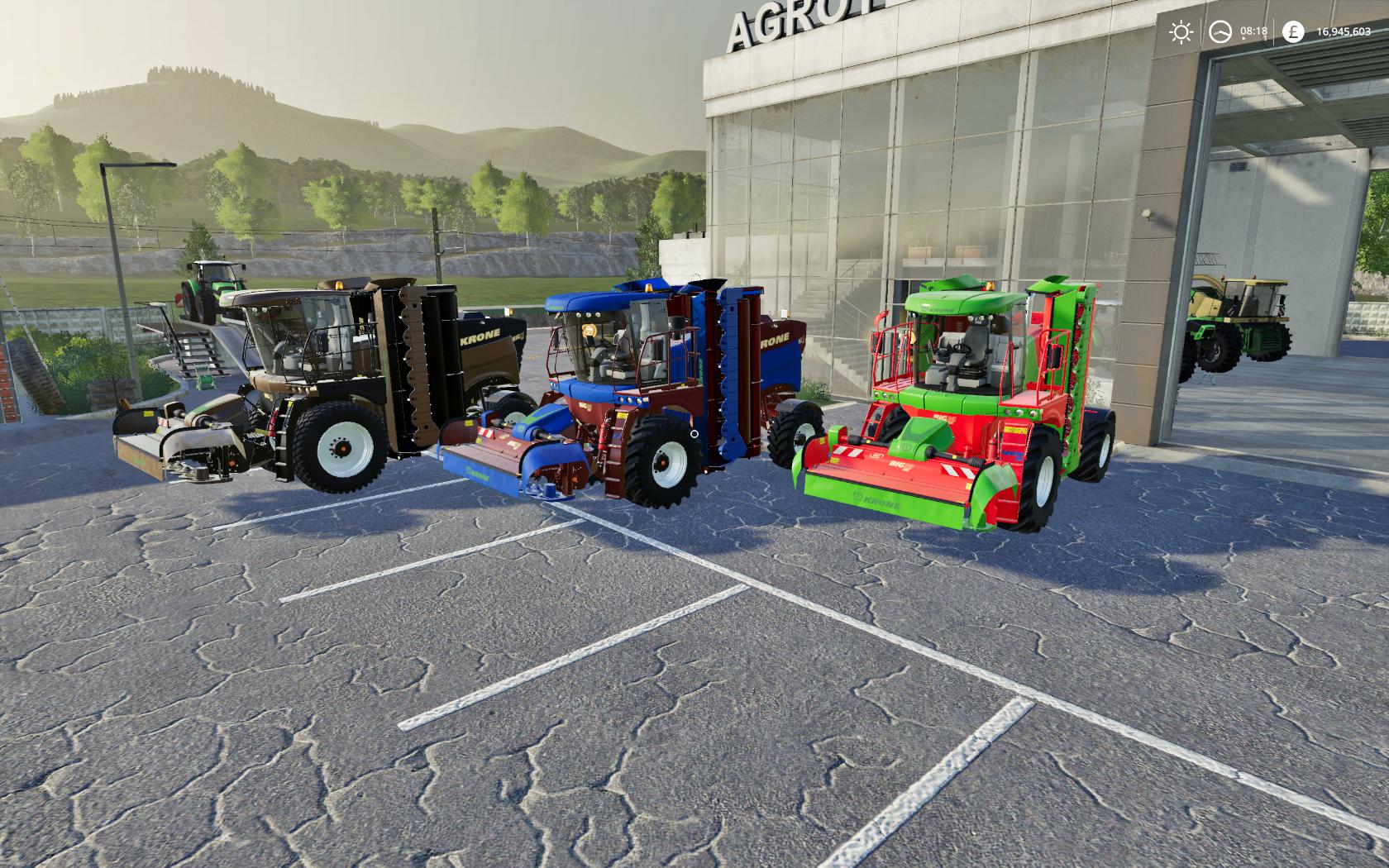
Task: Click the KRONE logo on the blue mower
Action: click(776, 340)
